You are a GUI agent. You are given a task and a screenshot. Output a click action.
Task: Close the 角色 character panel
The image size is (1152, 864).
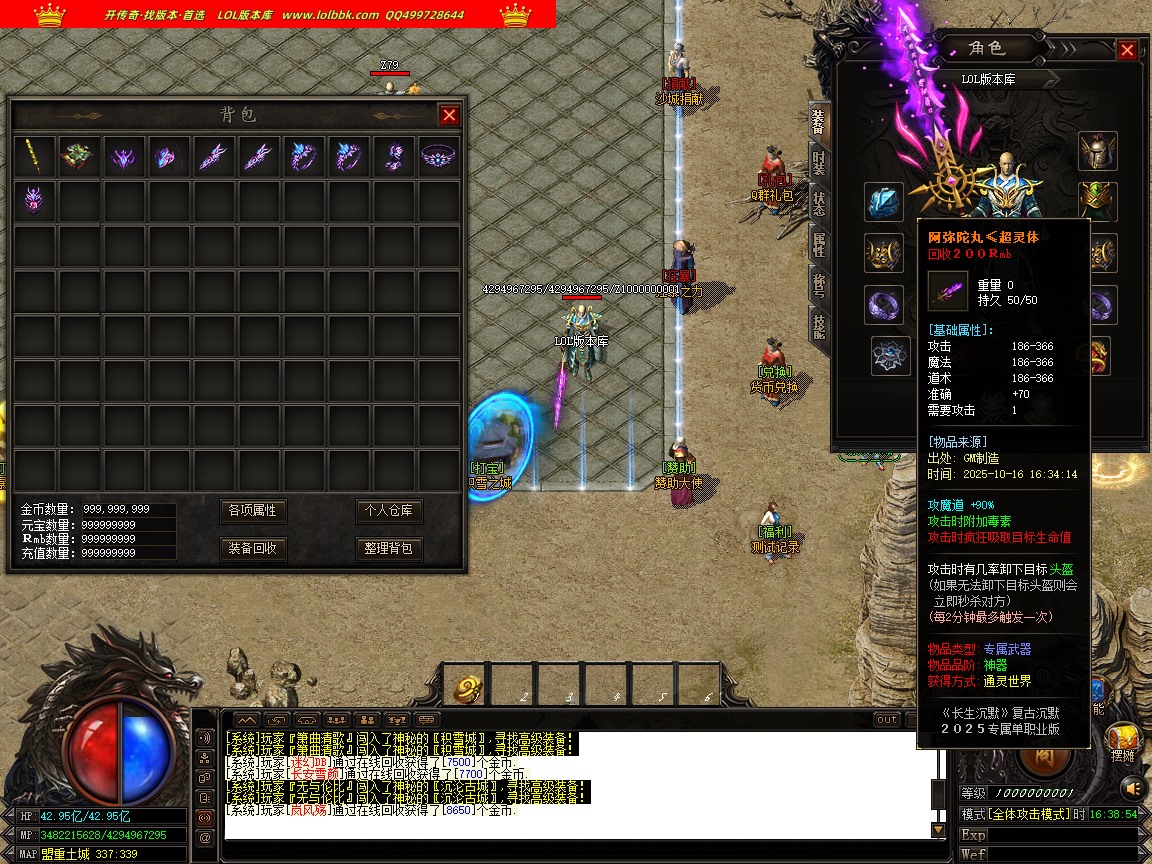[1127, 50]
